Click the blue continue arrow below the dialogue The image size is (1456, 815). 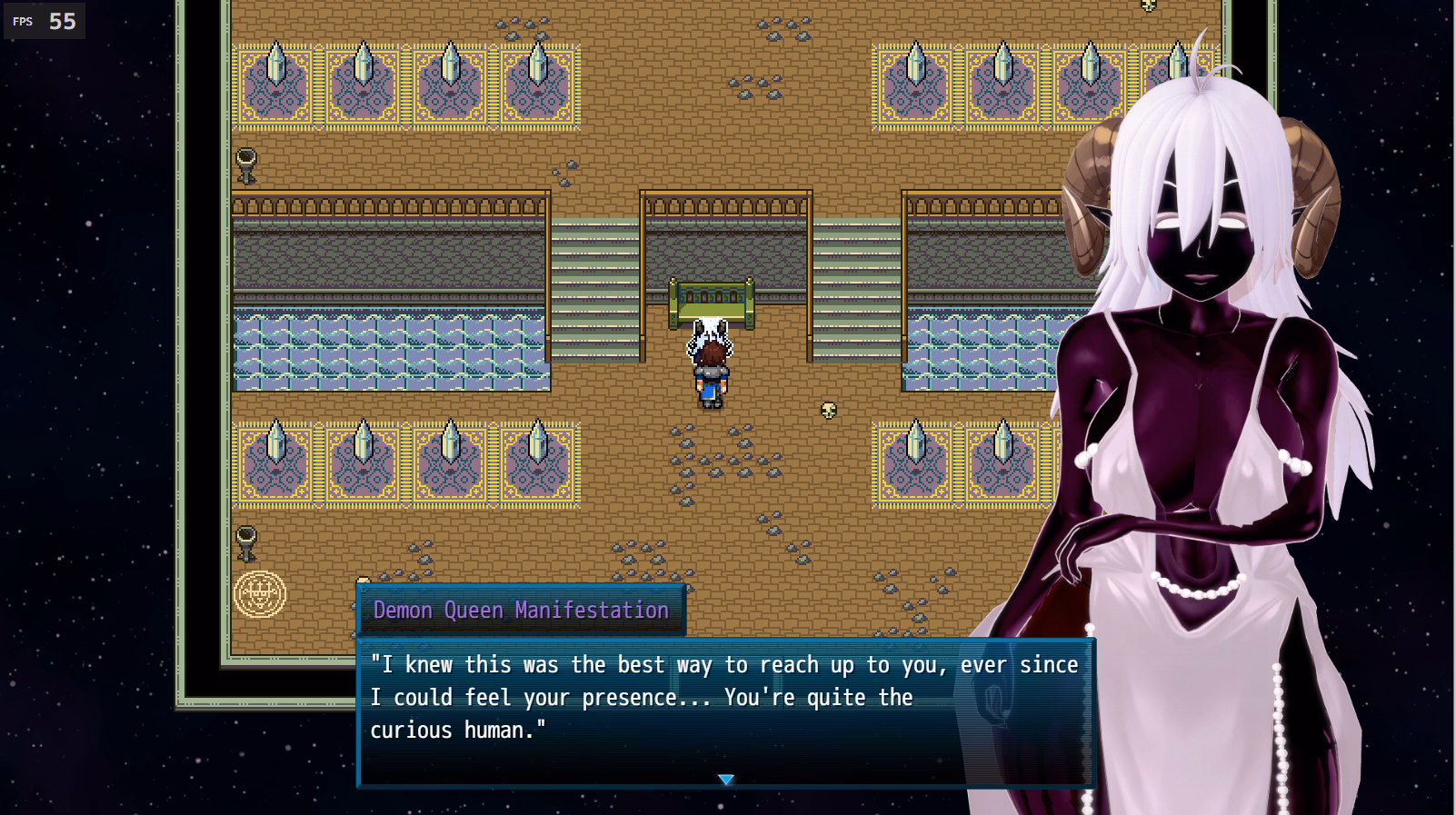click(x=725, y=779)
